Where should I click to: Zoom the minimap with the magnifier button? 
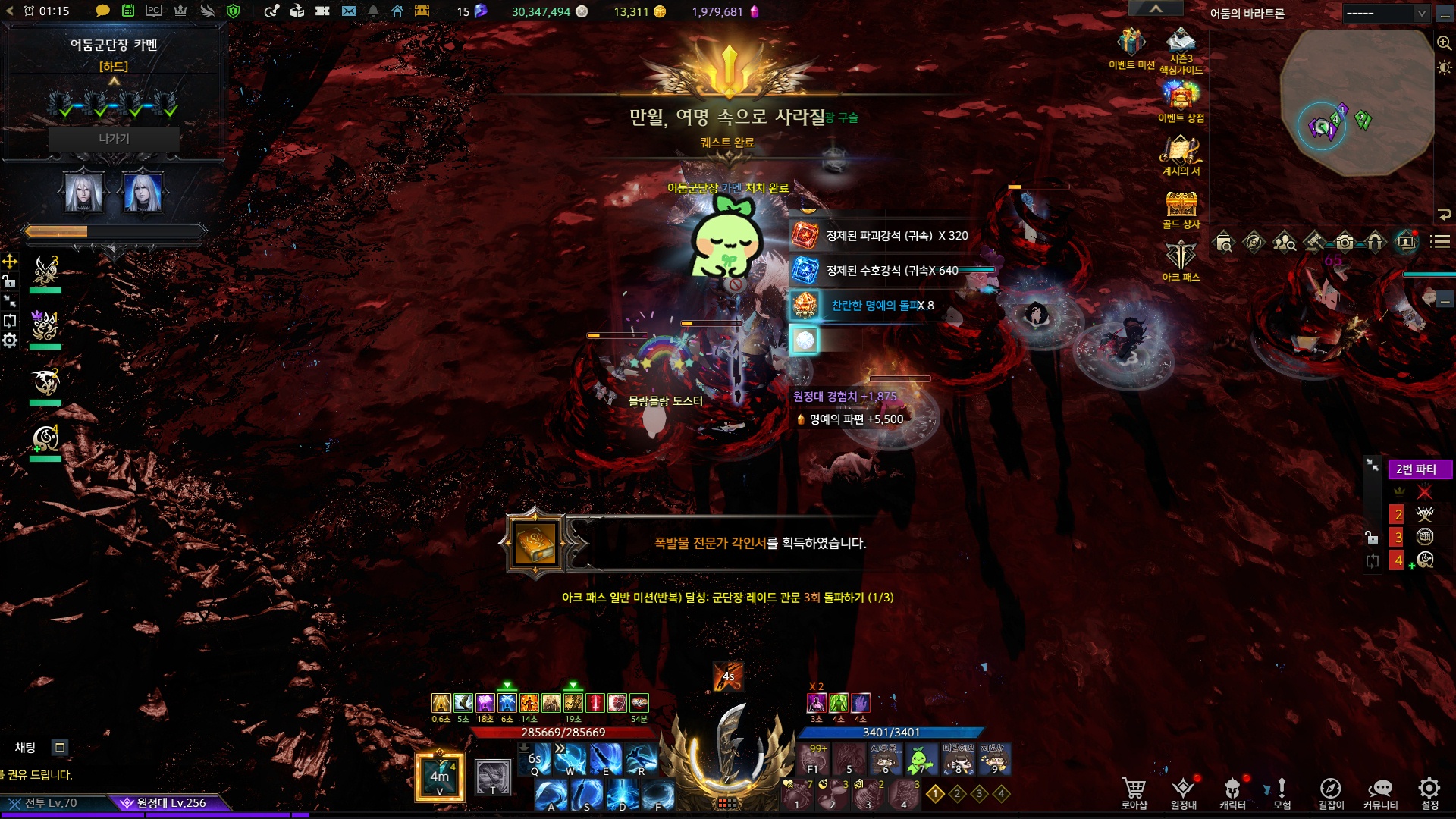pyautogui.click(x=1444, y=43)
